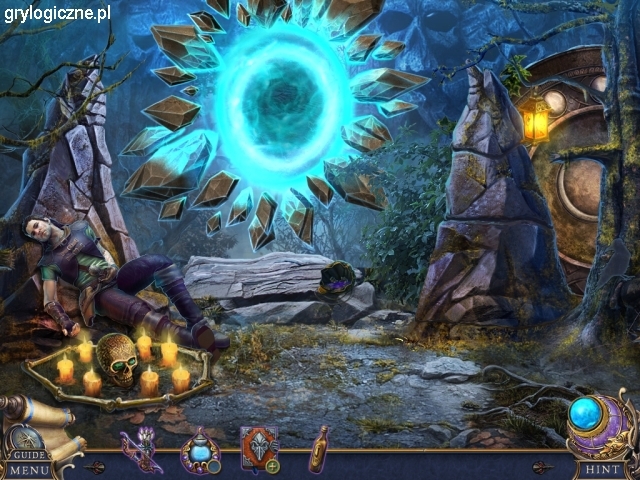Image resolution: width=640 pixels, height=480 pixels.
Task: Select the orange book inventory item
Action: [258, 447]
